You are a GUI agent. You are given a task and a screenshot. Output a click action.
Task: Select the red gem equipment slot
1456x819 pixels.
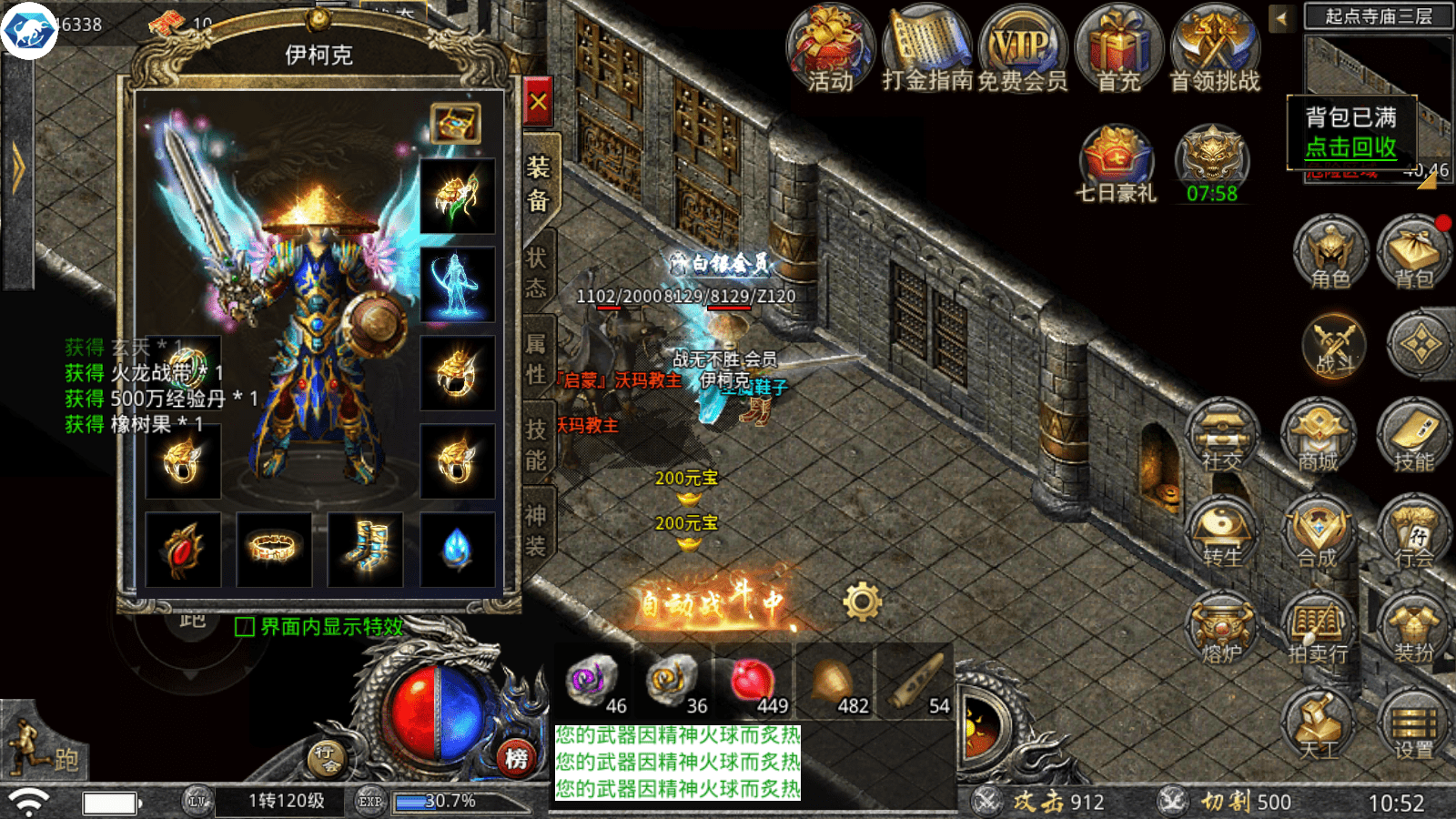click(183, 549)
